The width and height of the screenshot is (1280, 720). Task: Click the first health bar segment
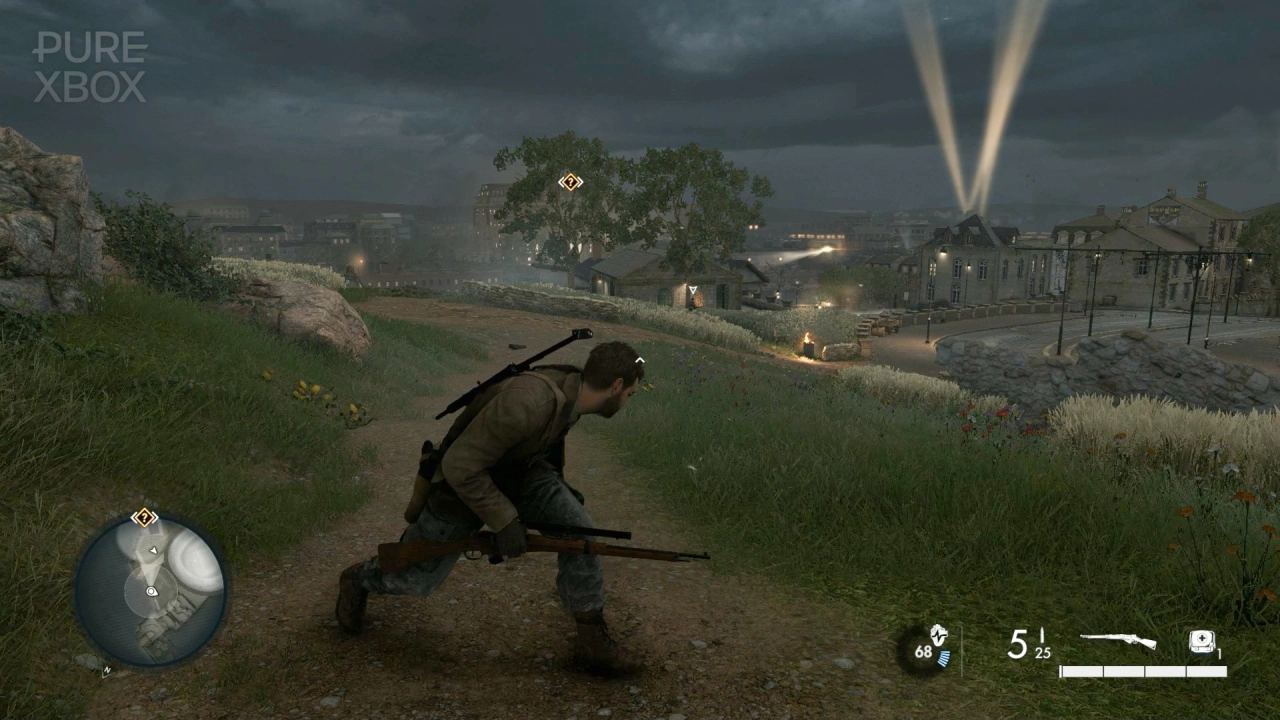tap(1081, 670)
